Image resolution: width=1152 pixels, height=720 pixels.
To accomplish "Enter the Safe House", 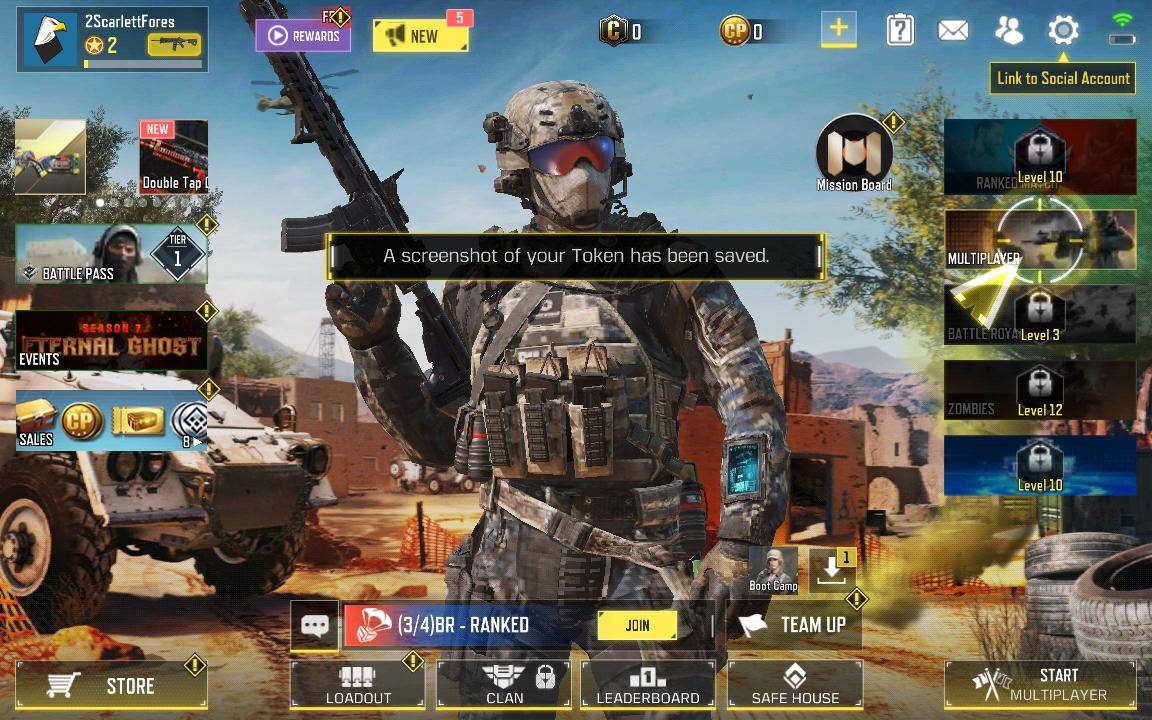I will point(795,685).
